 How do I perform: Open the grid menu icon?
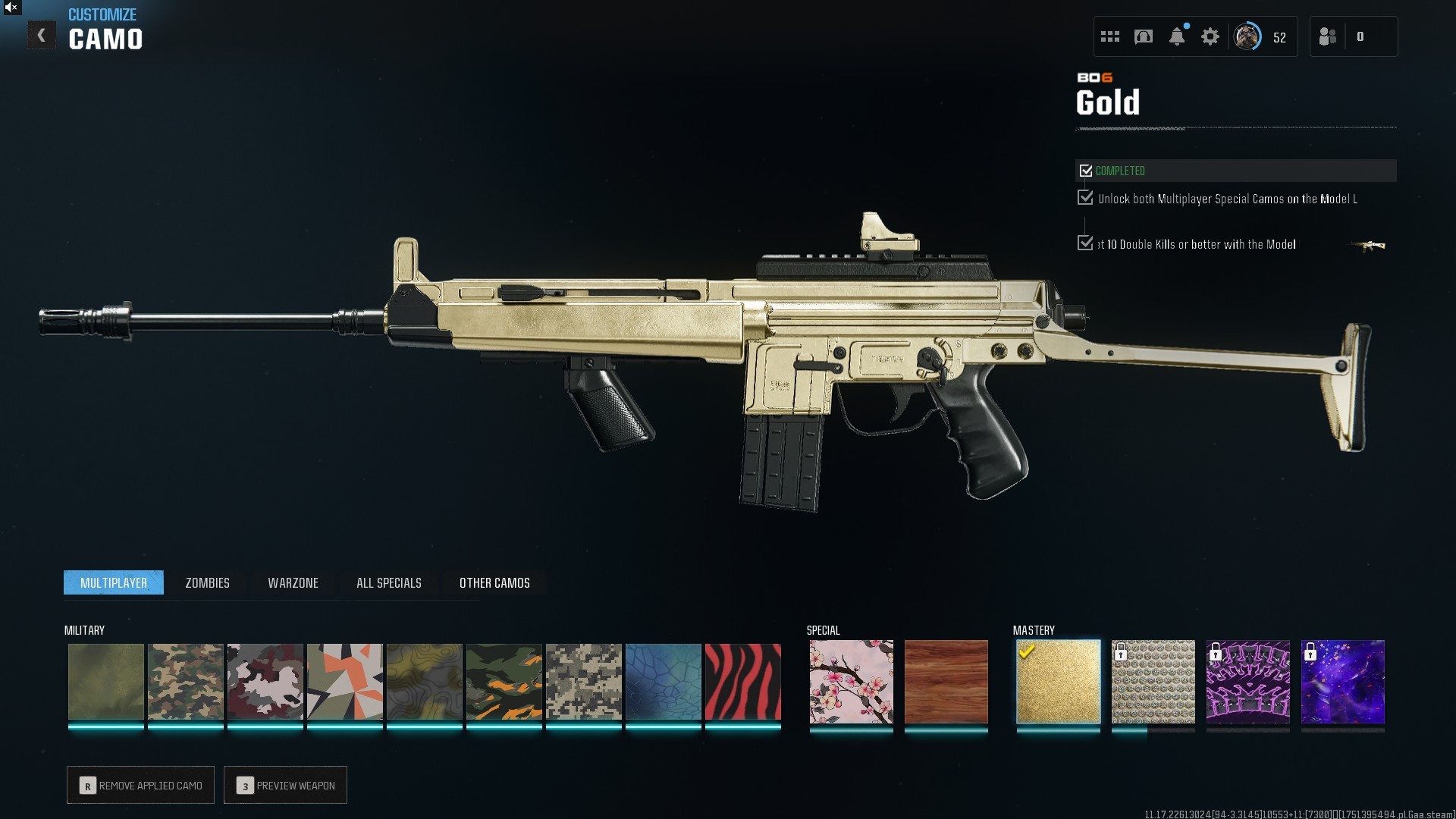point(1110,36)
